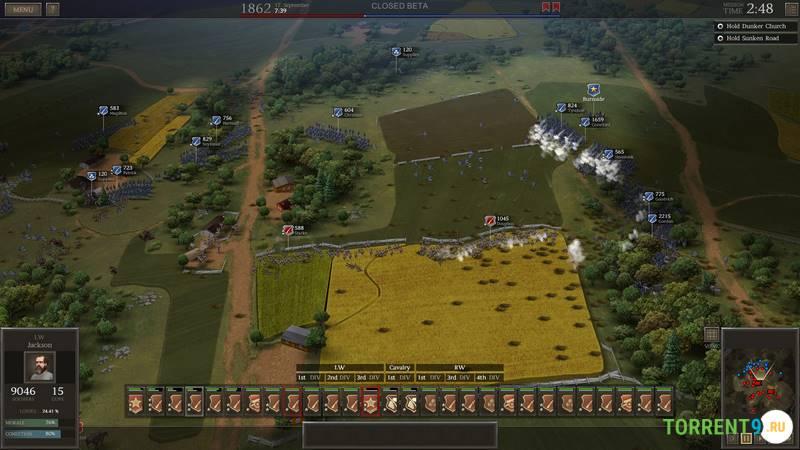Image resolution: width=800 pixels, height=450 pixels.
Task: Select Jackson's commander portrait
Action: pyautogui.click(x=39, y=366)
